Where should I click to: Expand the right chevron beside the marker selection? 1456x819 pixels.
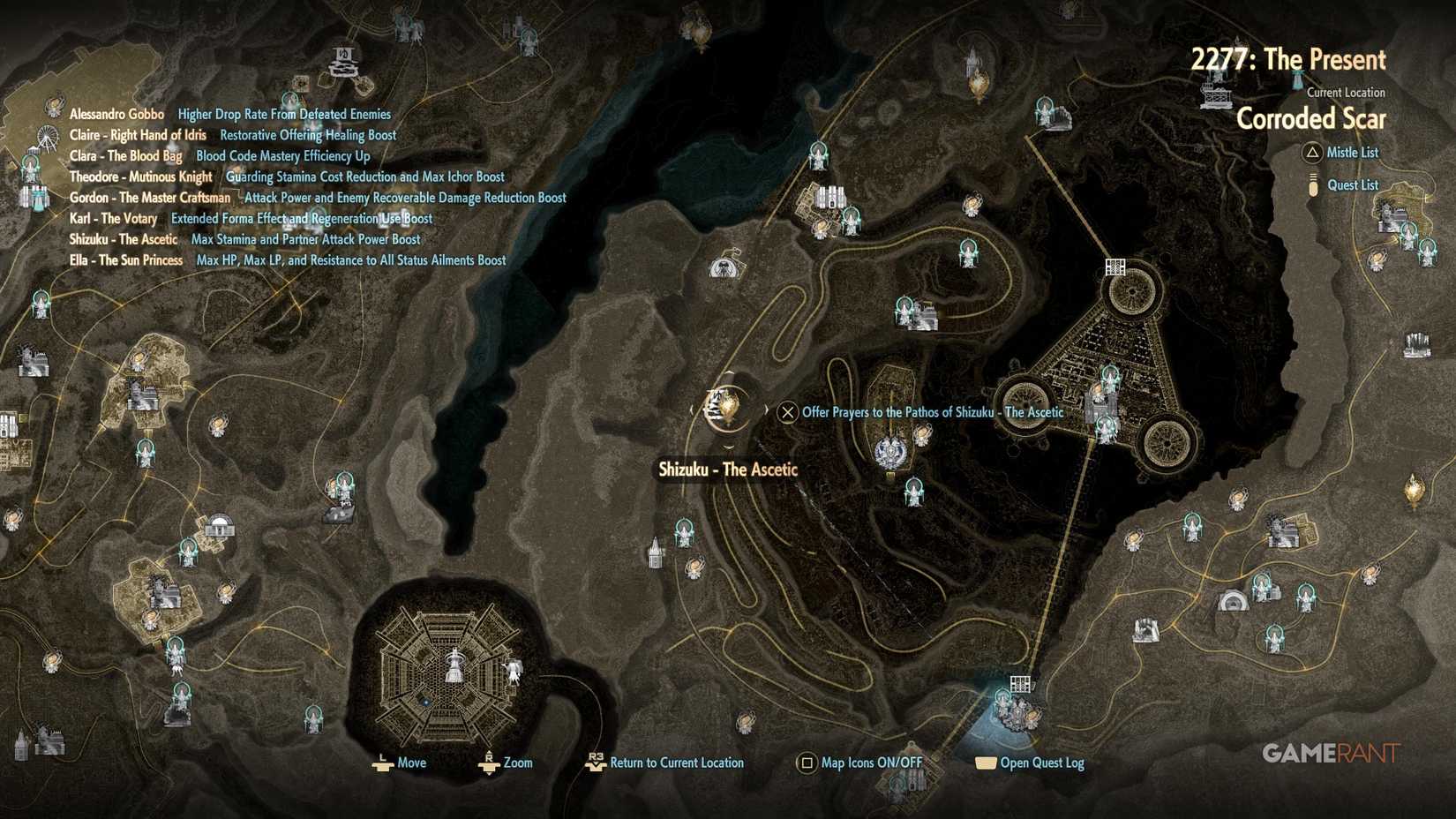pos(767,408)
